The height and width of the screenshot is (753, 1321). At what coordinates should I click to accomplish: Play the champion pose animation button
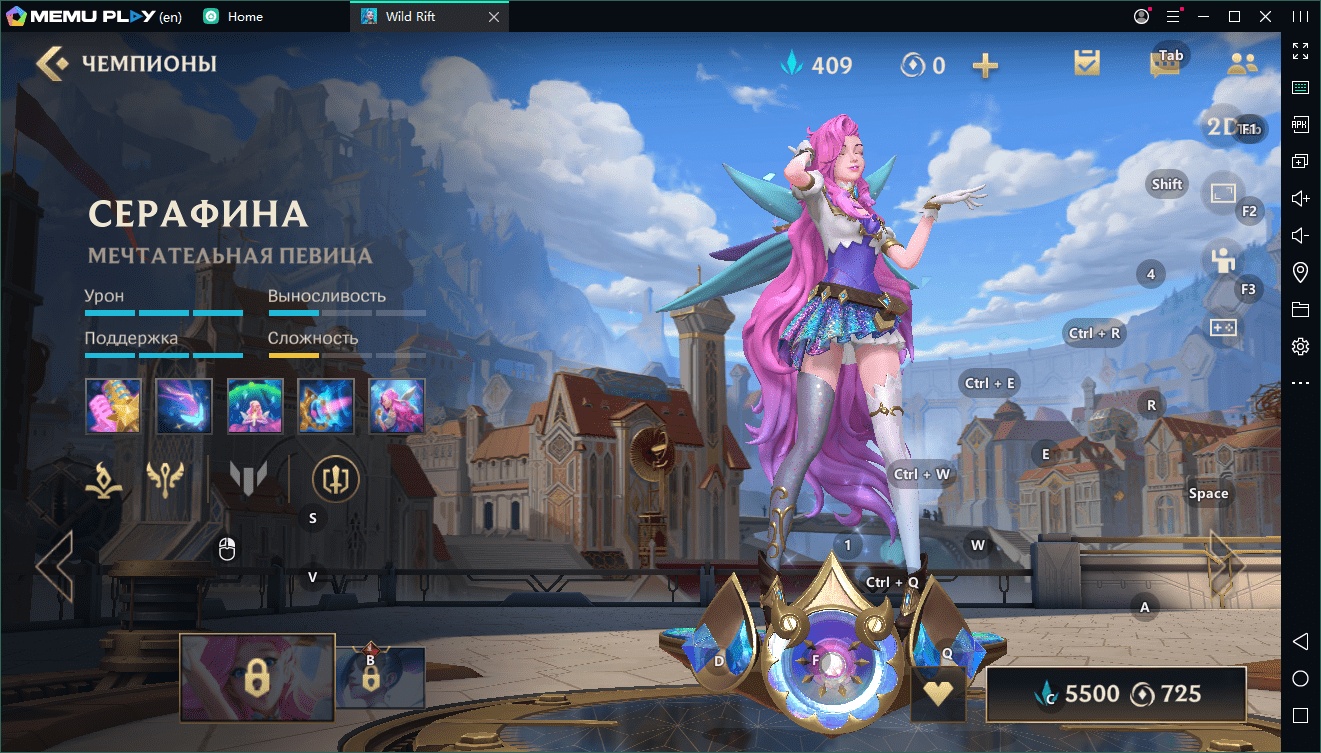1222,260
